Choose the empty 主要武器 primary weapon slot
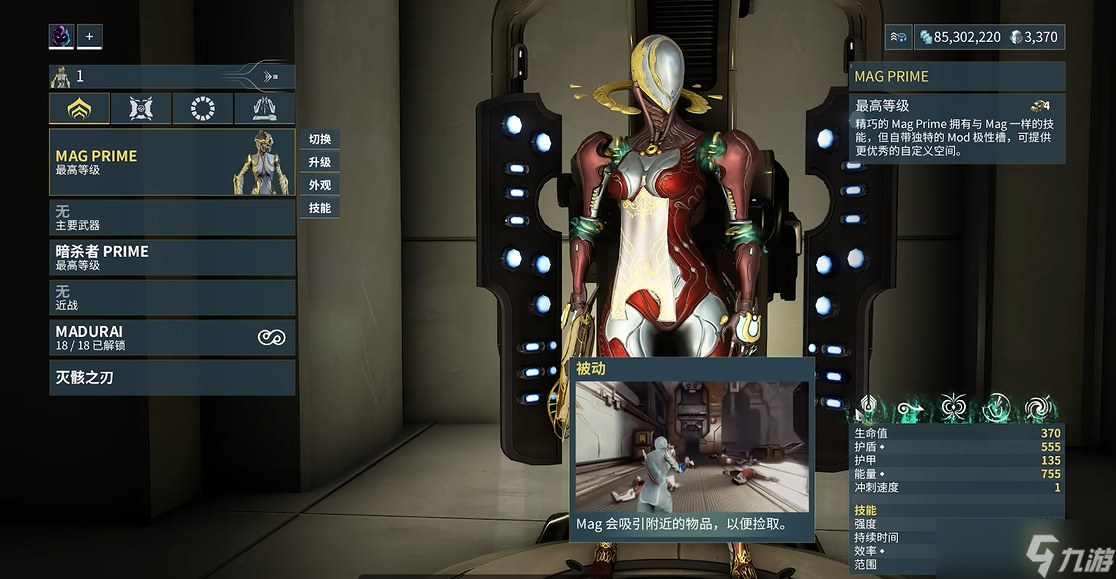This screenshot has height=579, width=1116. pyautogui.click(x=172, y=217)
